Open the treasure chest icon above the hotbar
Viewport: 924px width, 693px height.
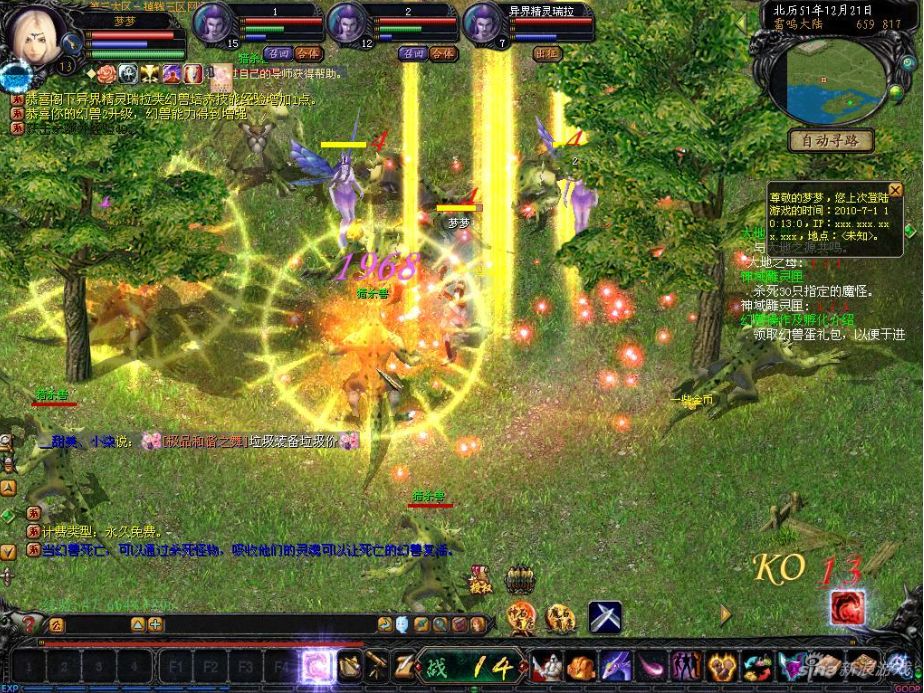click(519, 579)
